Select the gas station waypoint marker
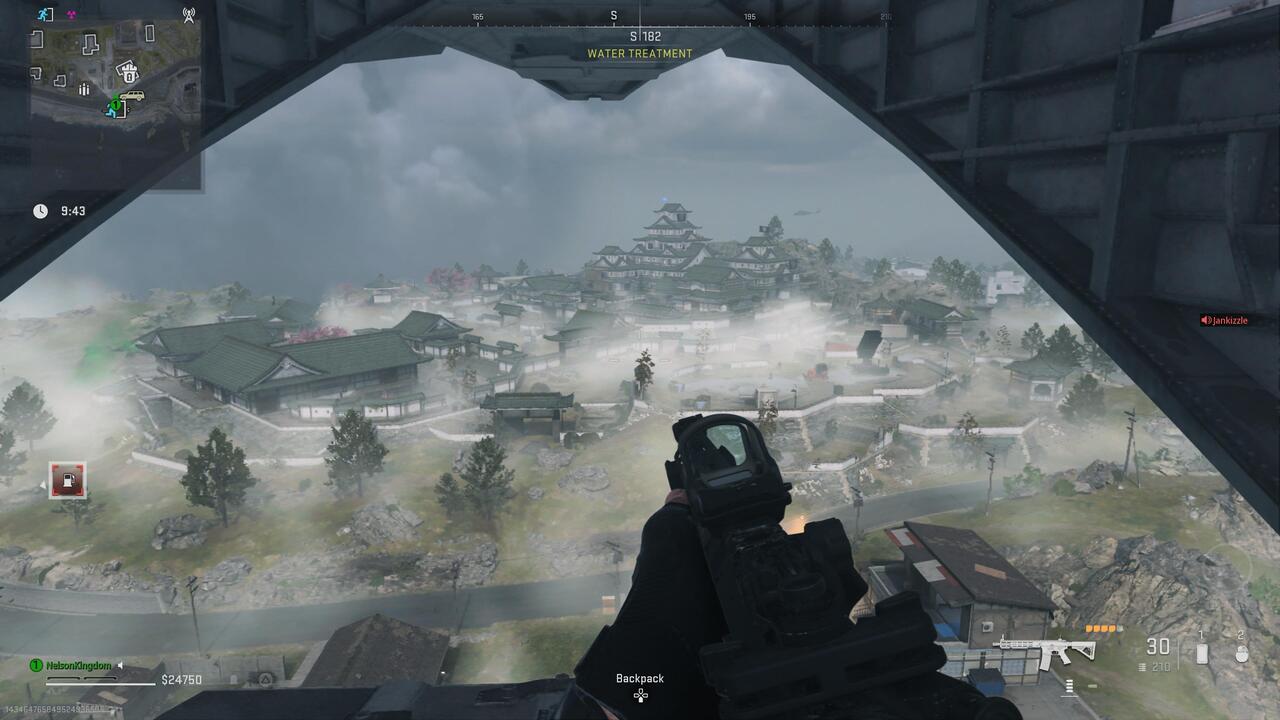 pos(67,481)
